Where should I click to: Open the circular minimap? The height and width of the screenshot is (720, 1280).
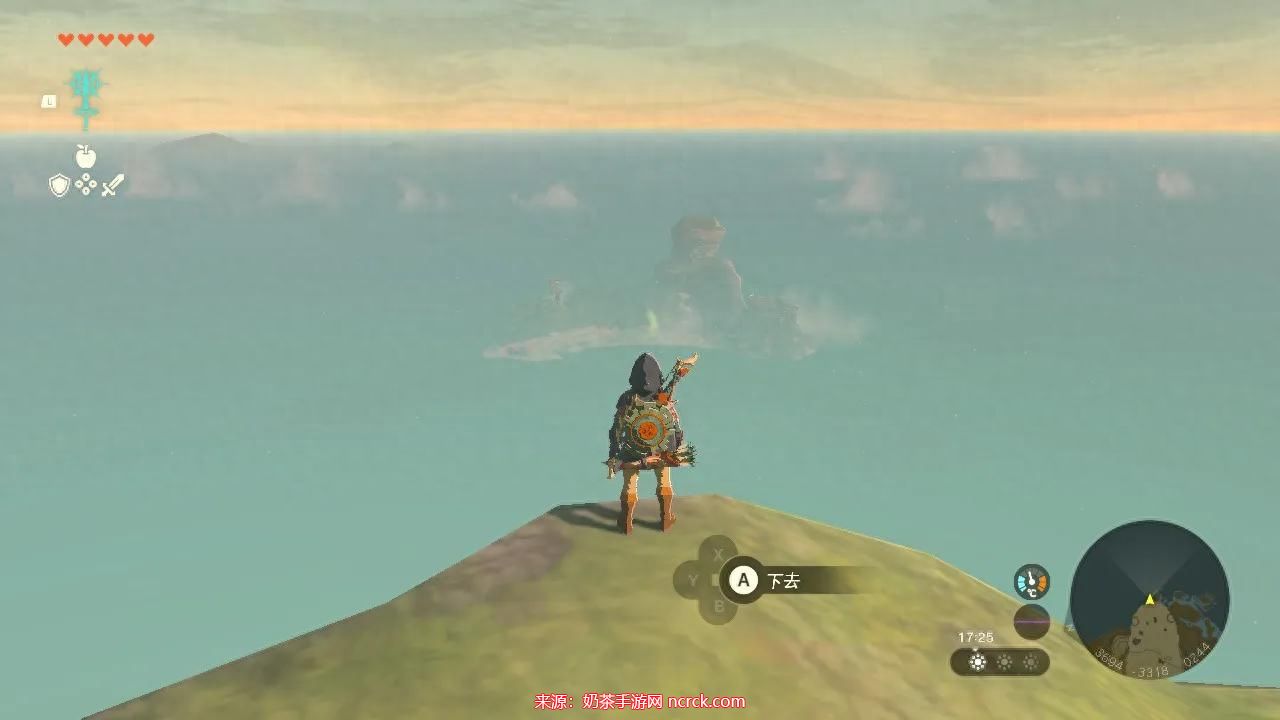pos(1149,599)
